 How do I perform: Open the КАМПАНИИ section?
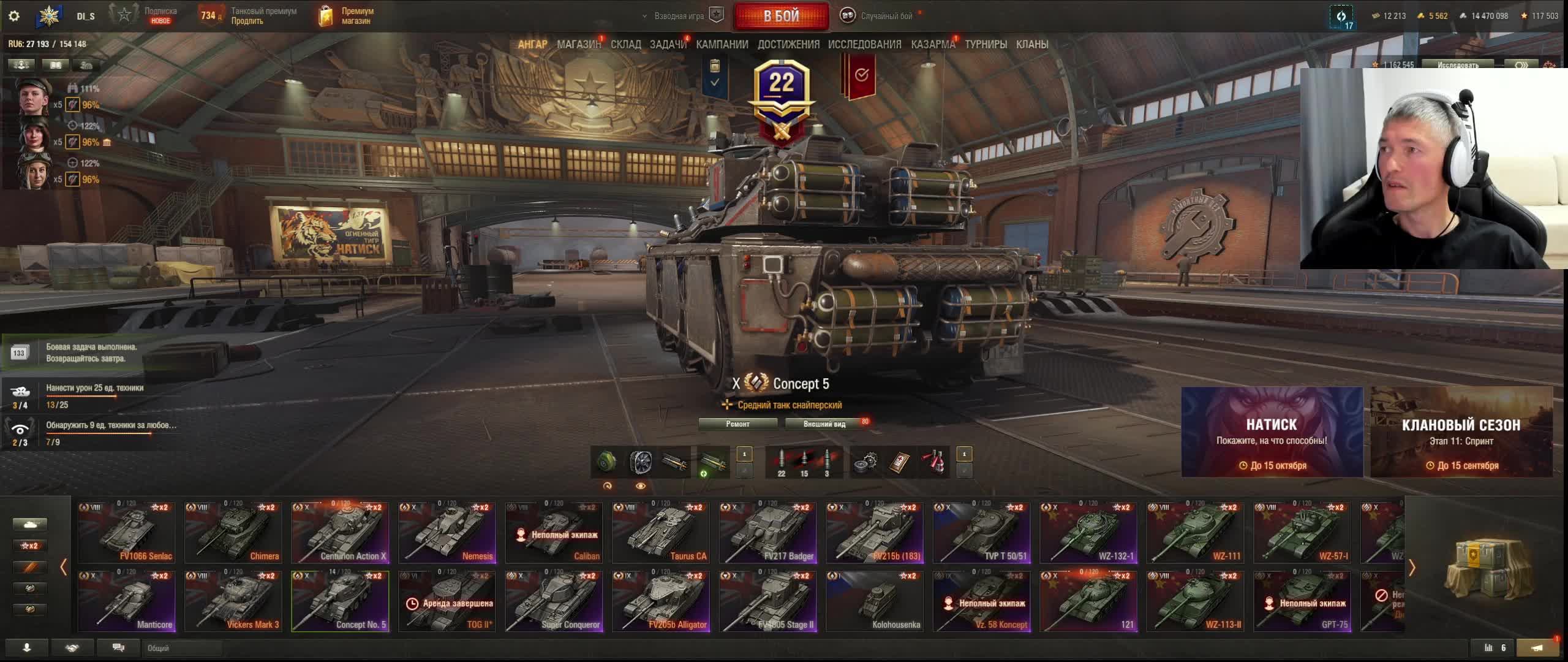click(722, 44)
